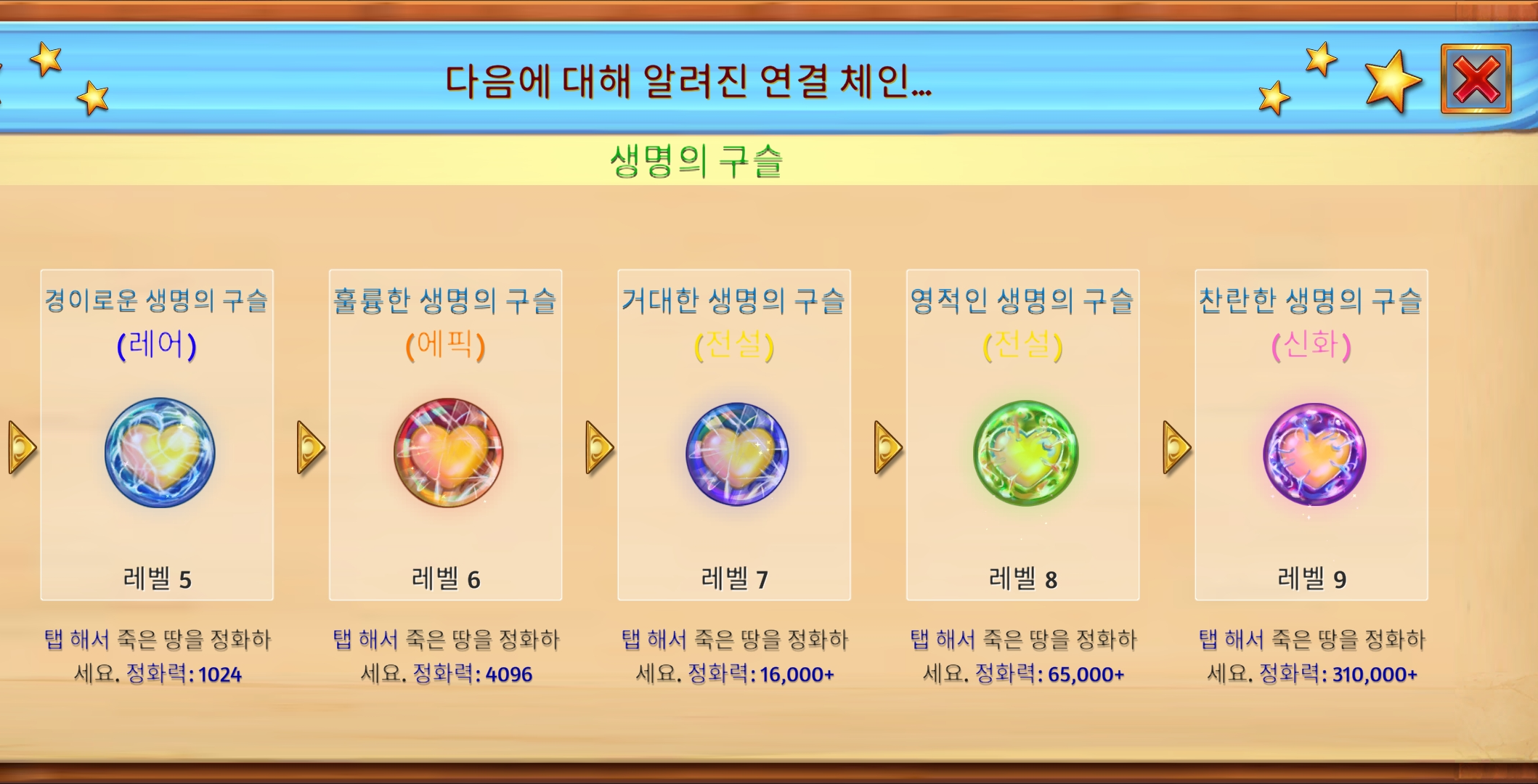
Task: Select the legendary level 7 purple orb
Action: [736, 452]
